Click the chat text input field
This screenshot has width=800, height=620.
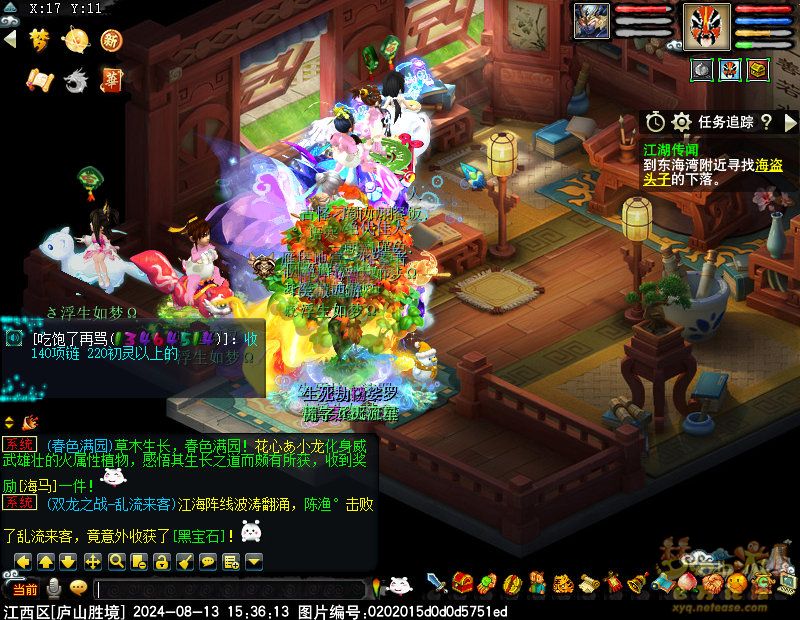tap(230, 590)
